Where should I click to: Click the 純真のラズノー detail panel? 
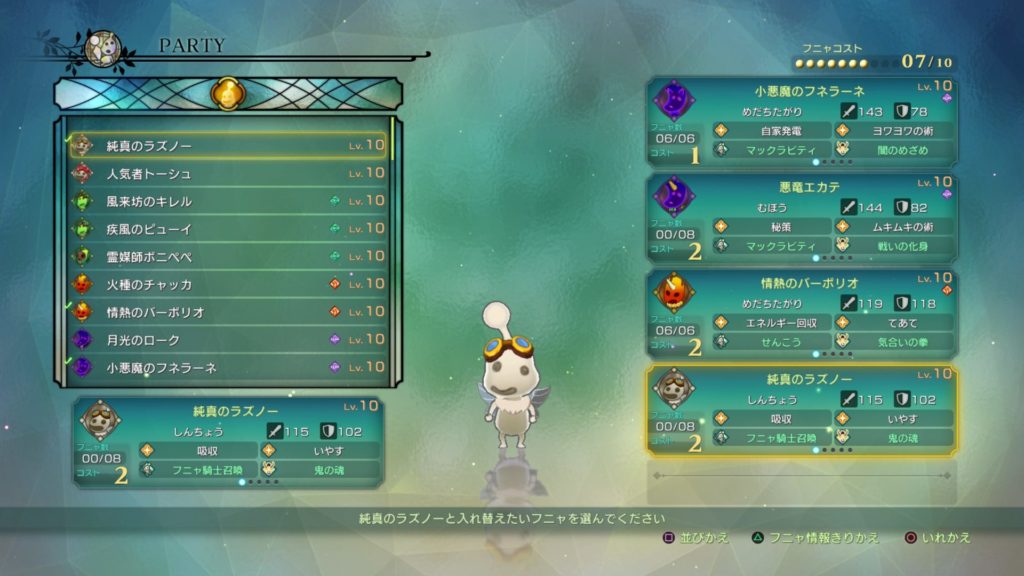228,441
